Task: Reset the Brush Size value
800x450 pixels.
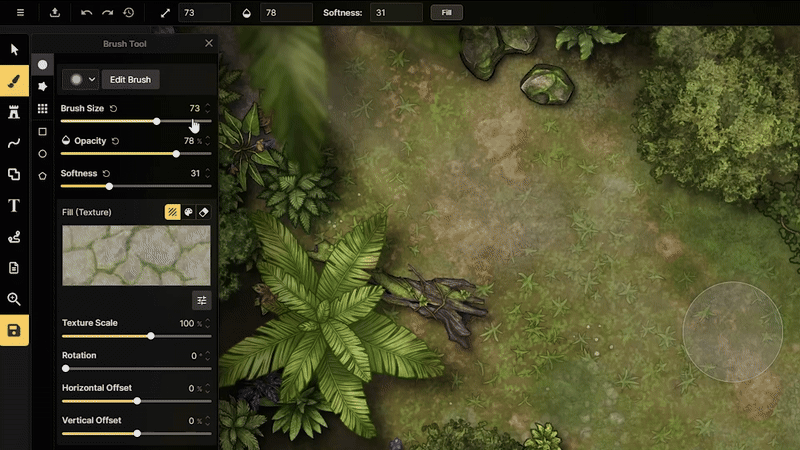Action: pyautogui.click(x=113, y=108)
